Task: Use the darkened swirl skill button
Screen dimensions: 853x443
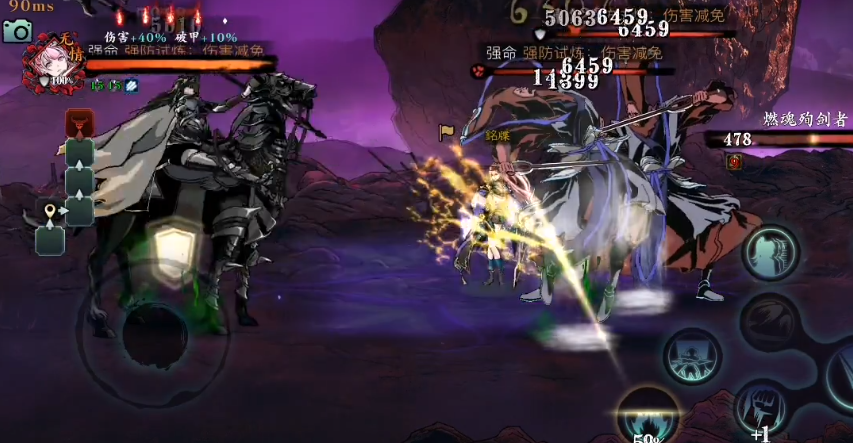Action: [x=769, y=322]
